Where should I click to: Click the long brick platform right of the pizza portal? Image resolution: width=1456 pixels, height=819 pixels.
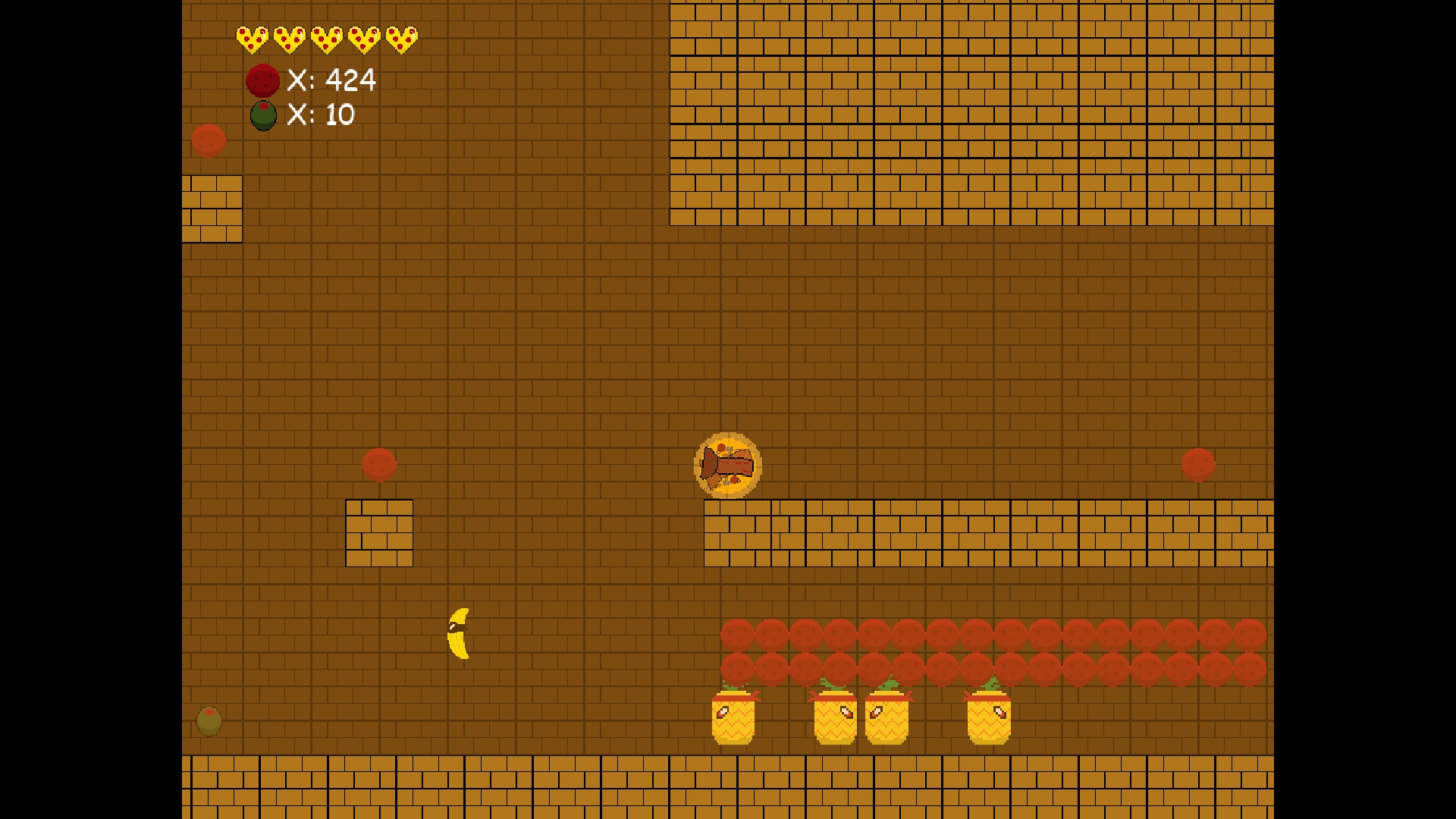tap(986, 531)
